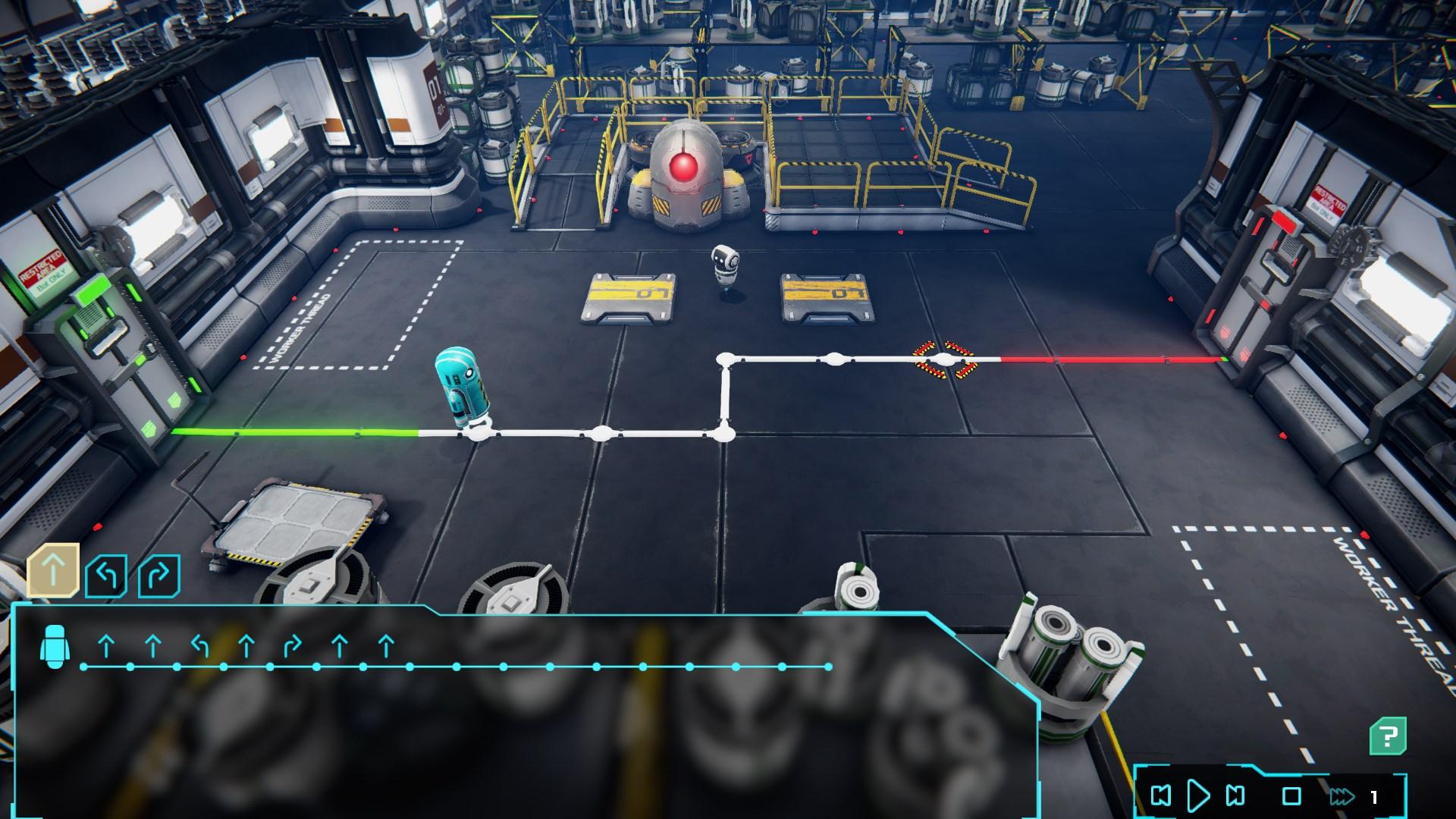Choose the turn left command button

click(106, 576)
